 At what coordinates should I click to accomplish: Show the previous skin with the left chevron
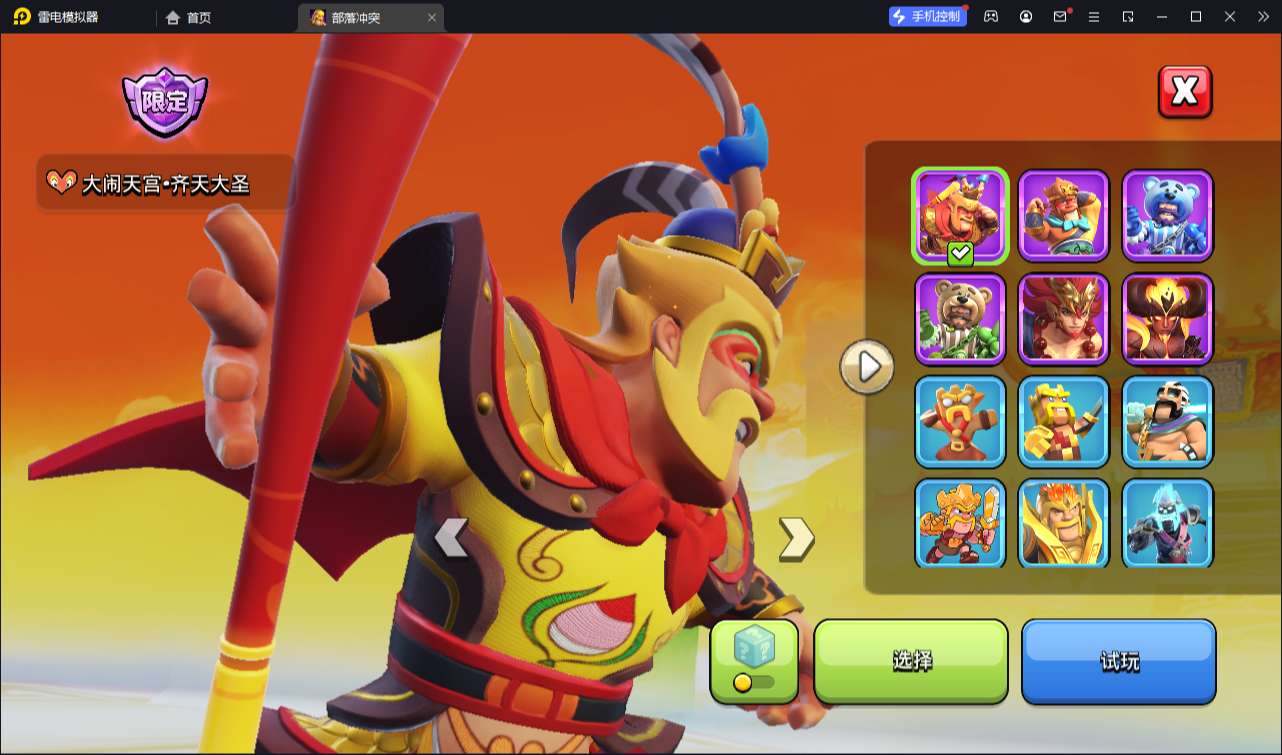pos(451,538)
